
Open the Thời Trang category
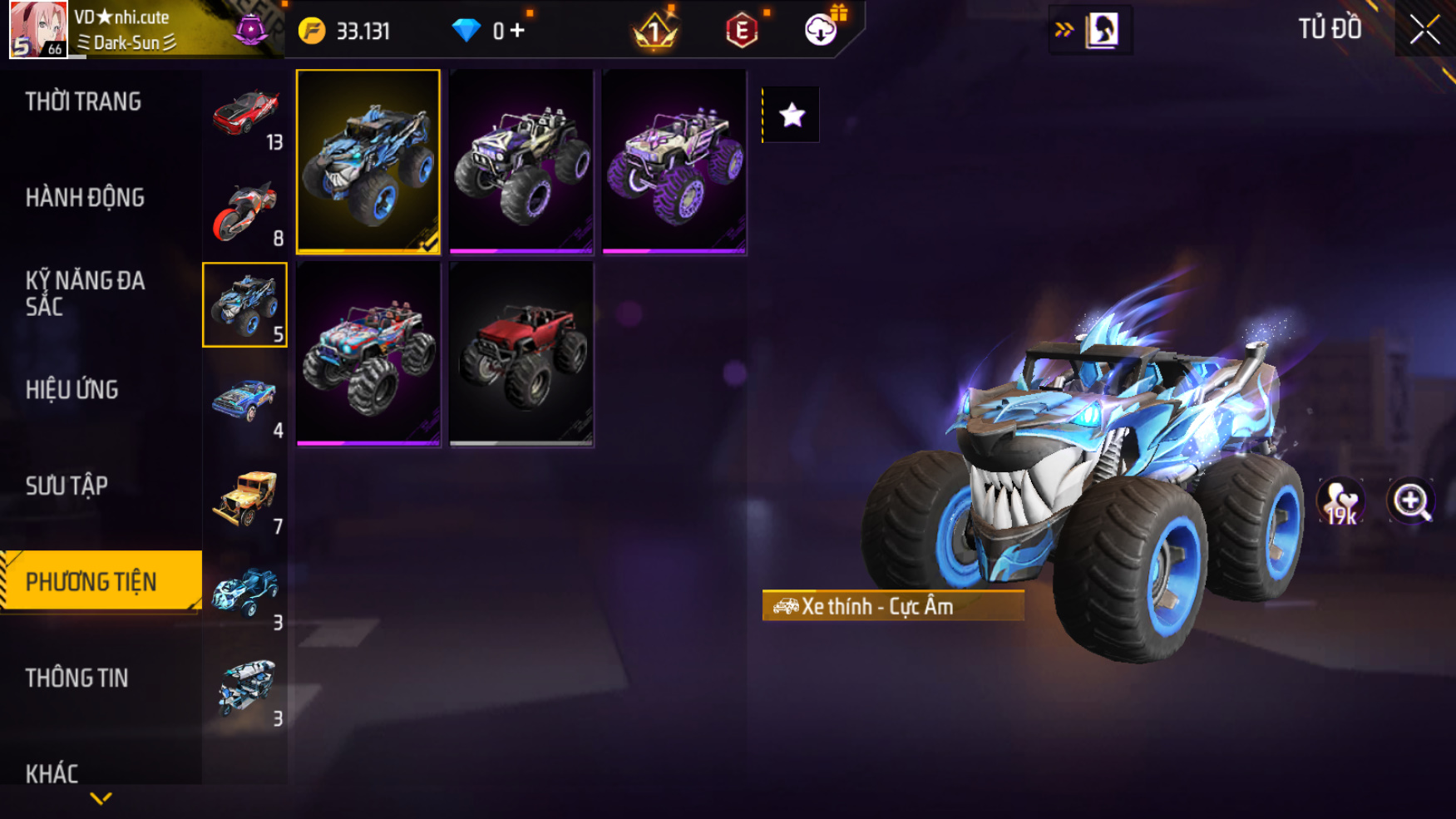click(83, 101)
